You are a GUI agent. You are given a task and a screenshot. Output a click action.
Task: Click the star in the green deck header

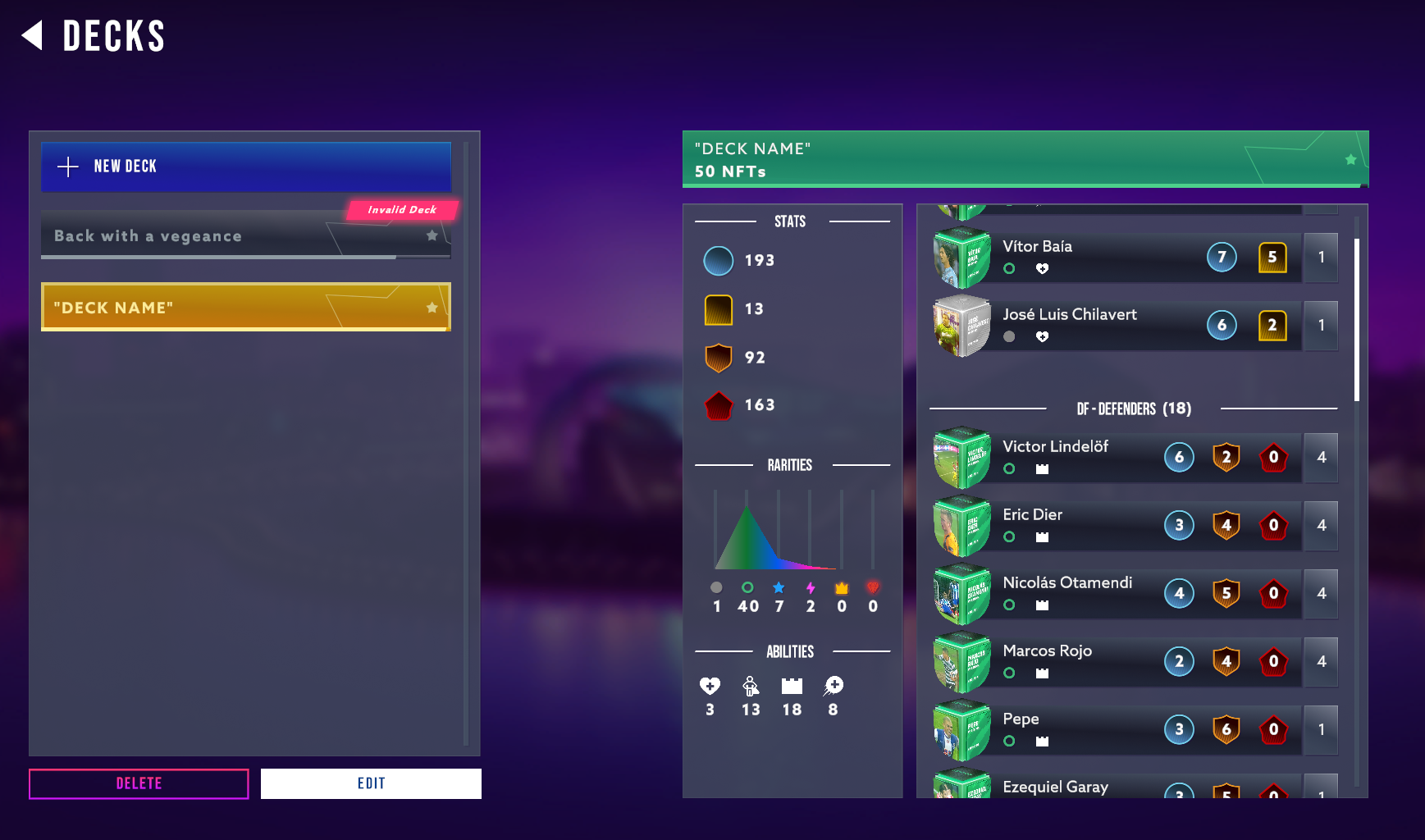pos(1350,160)
